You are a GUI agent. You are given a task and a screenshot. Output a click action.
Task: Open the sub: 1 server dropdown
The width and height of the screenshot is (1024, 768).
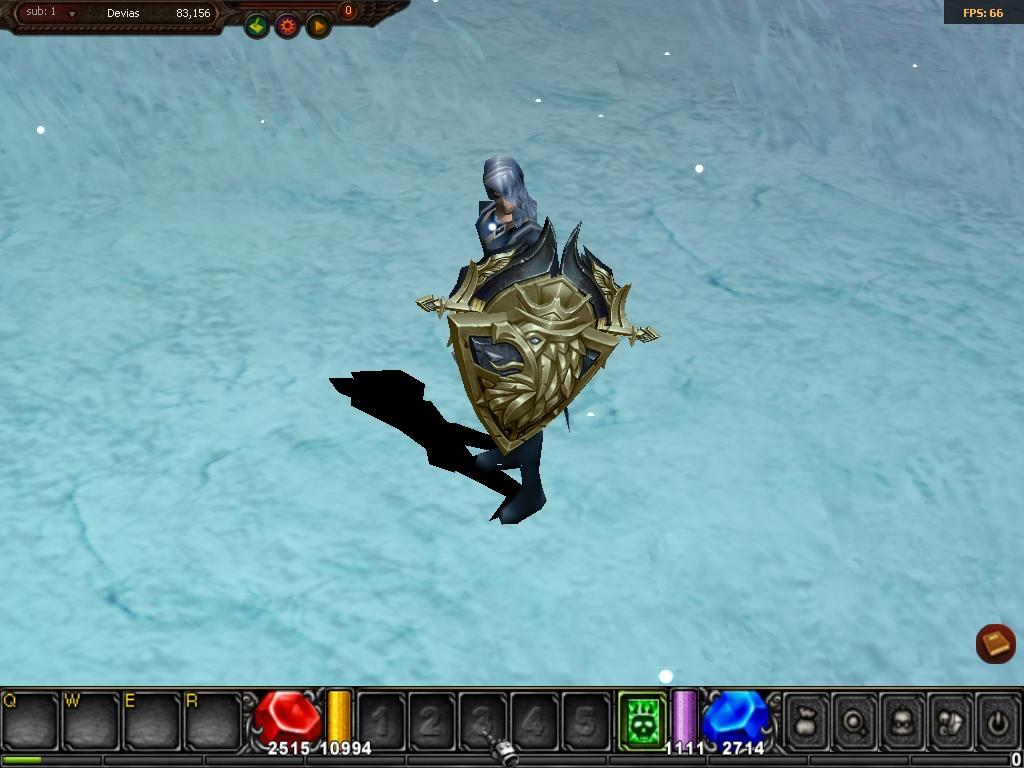coord(72,14)
